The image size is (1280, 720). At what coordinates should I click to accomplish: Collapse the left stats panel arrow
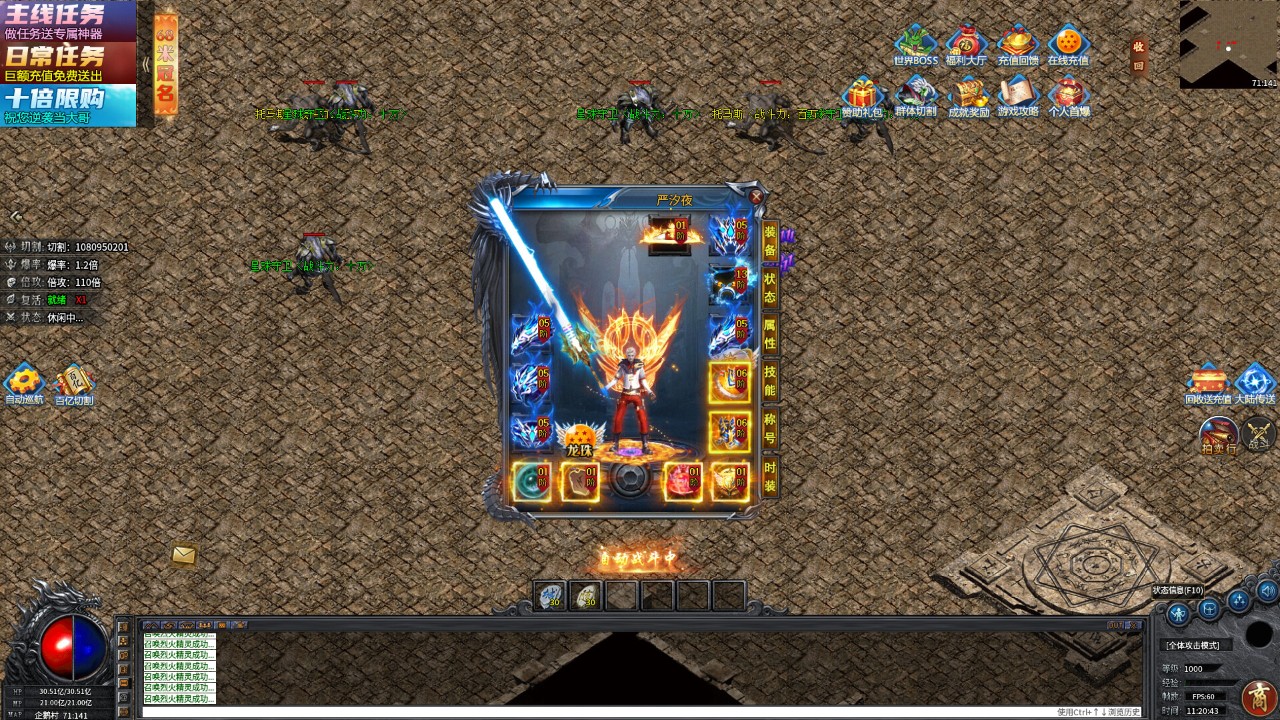(x=14, y=216)
